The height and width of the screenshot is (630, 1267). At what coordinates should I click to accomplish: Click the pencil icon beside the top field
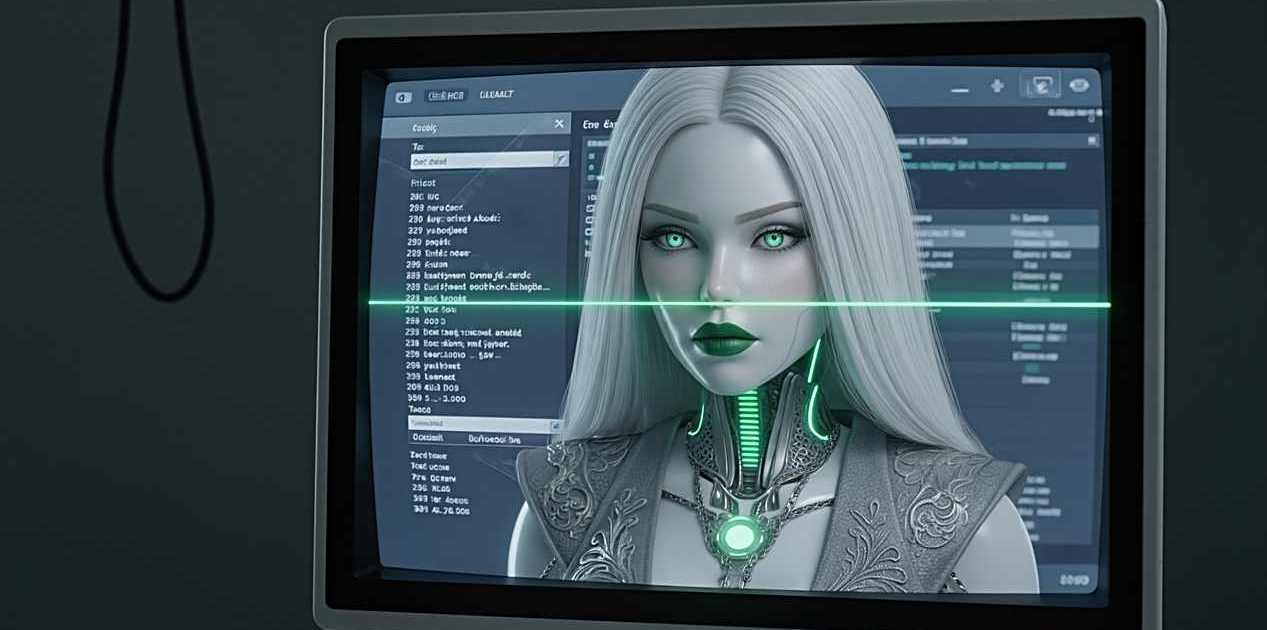tap(561, 160)
